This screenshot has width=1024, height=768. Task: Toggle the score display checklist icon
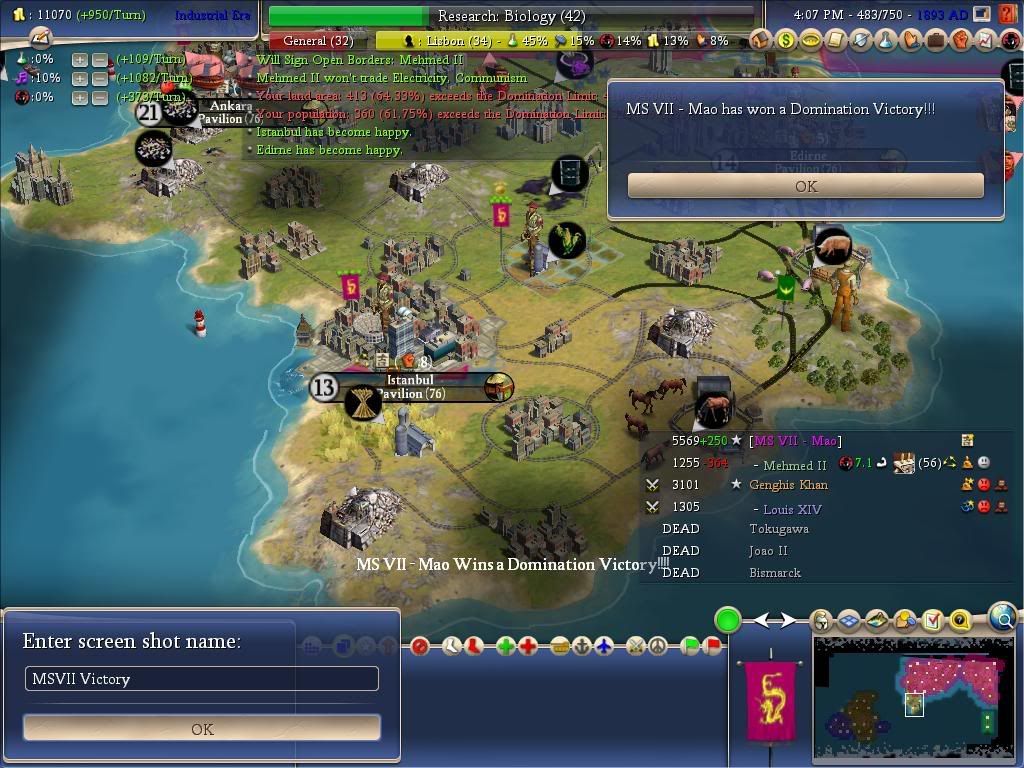click(x=932, y=621)
